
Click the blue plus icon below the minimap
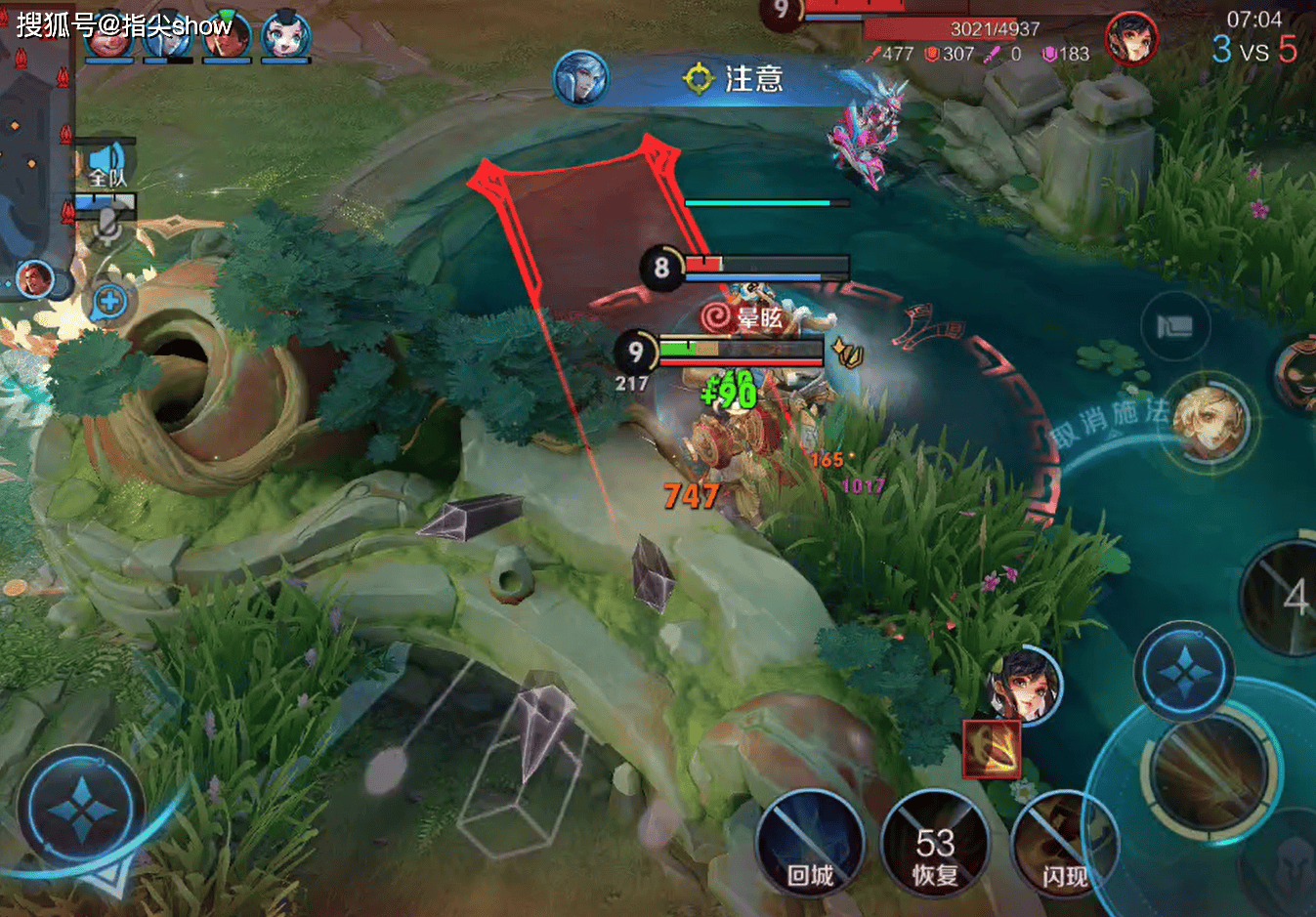click(x=109, y=302)
